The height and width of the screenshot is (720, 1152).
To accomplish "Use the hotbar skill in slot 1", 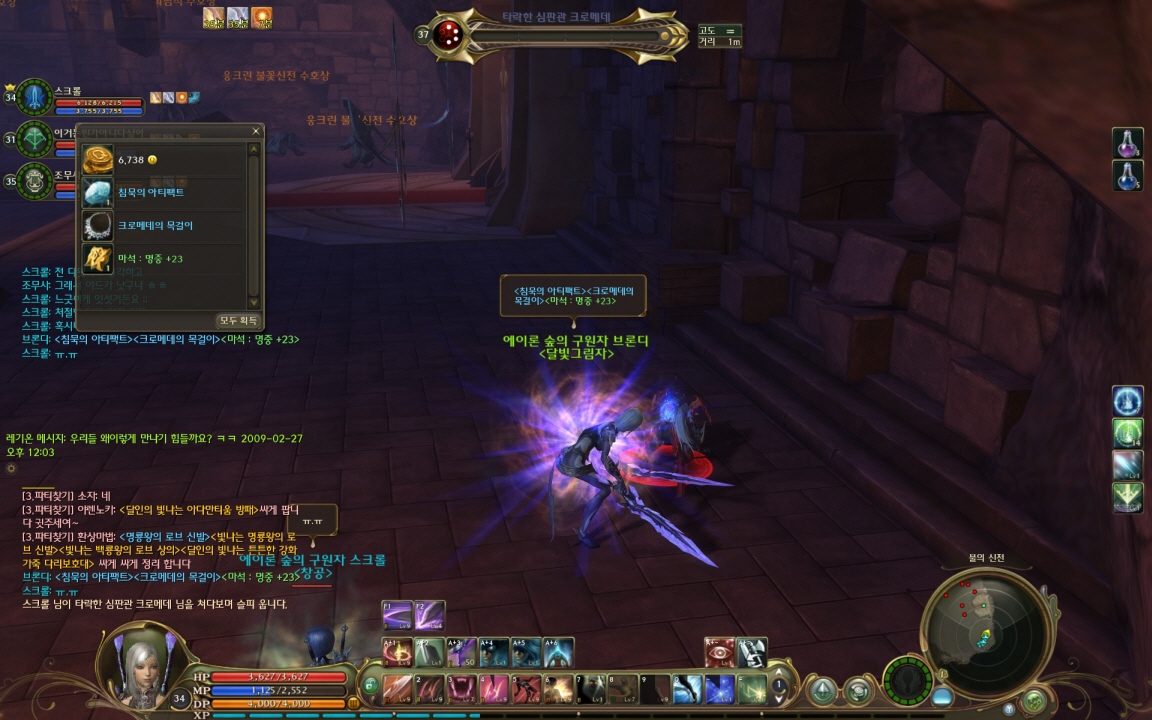I will click(x=398, y=688).
